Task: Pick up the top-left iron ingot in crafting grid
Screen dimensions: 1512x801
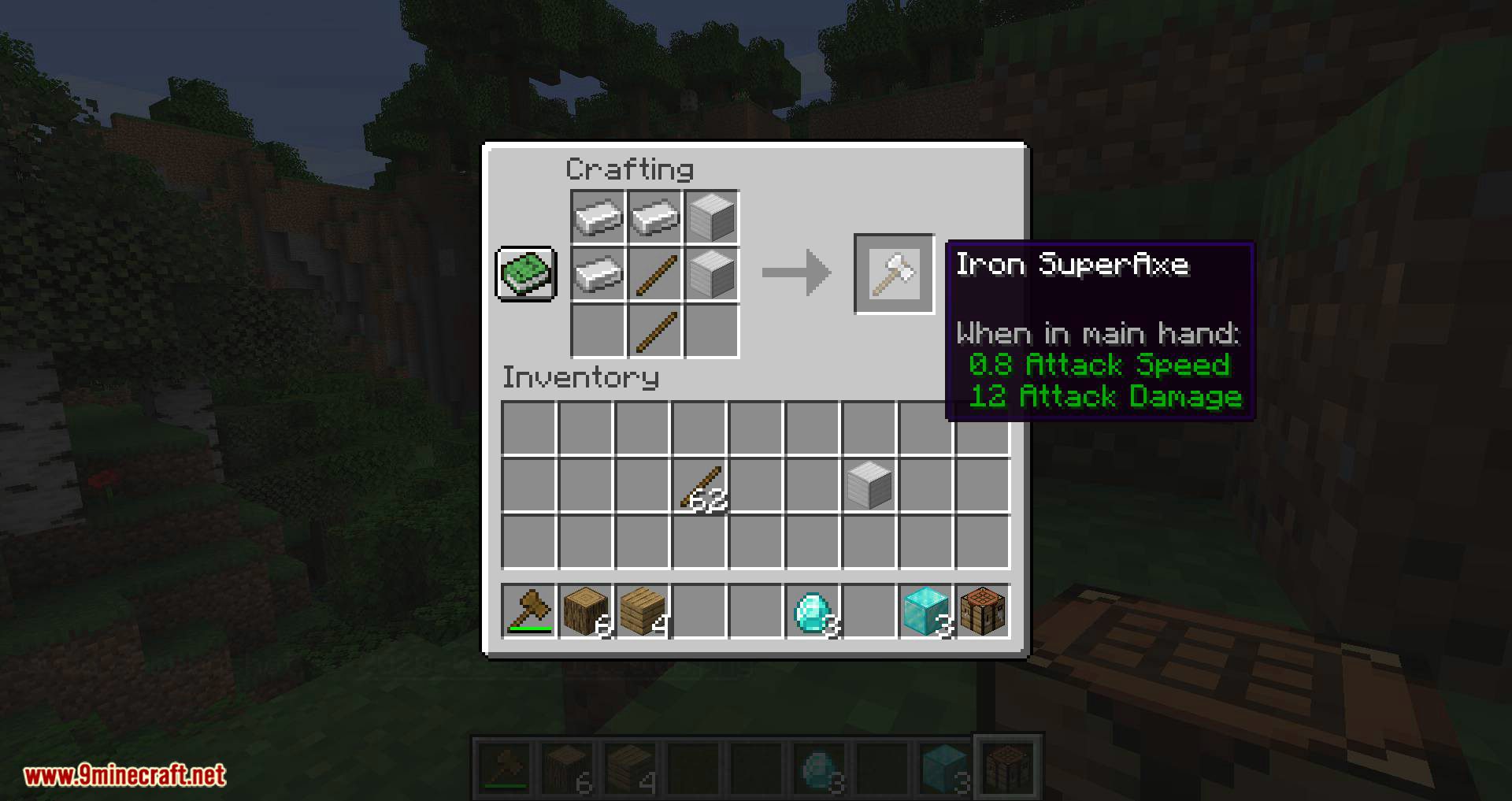Action: coord(596,218)
